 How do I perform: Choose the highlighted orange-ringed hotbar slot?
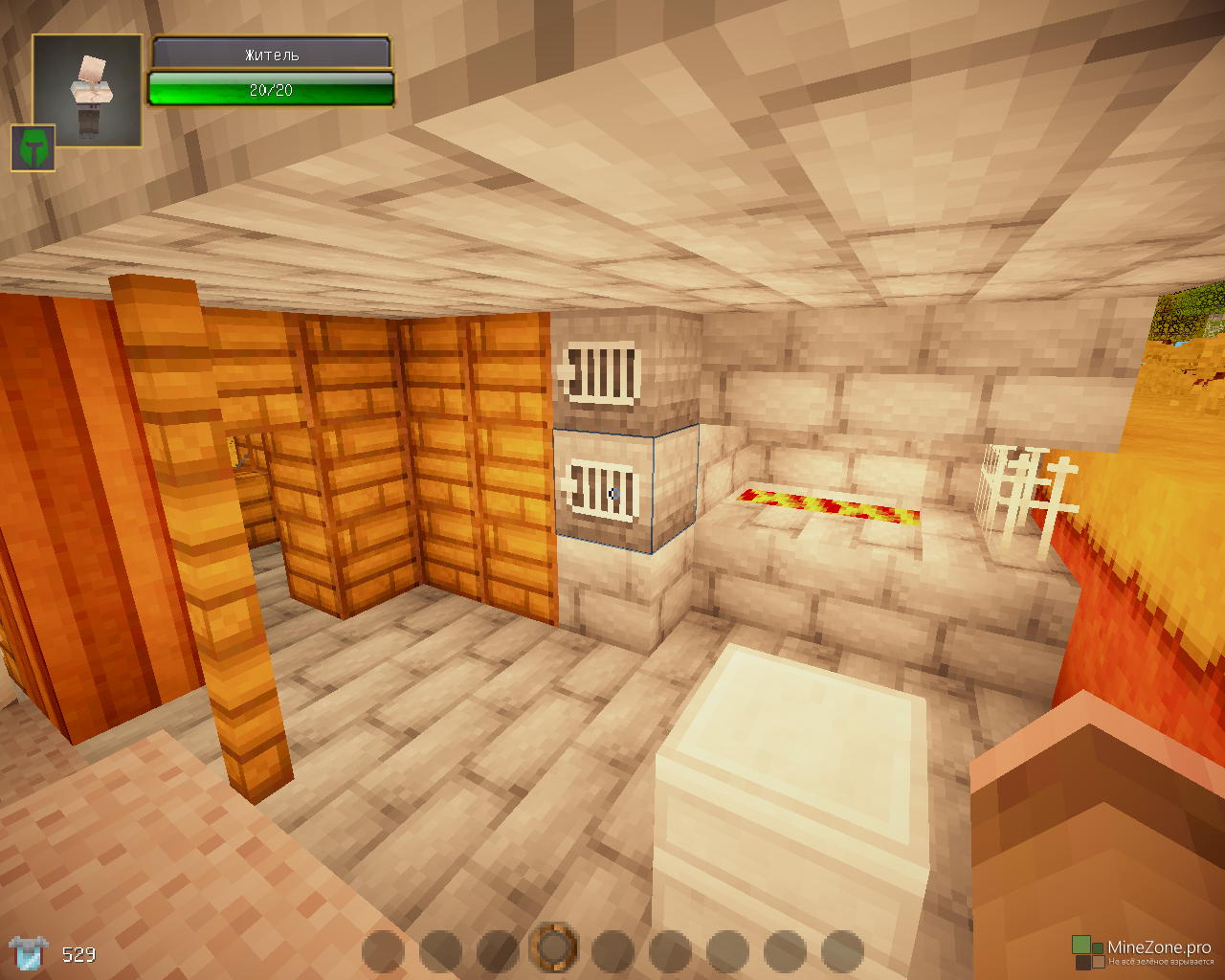(554, 948)
